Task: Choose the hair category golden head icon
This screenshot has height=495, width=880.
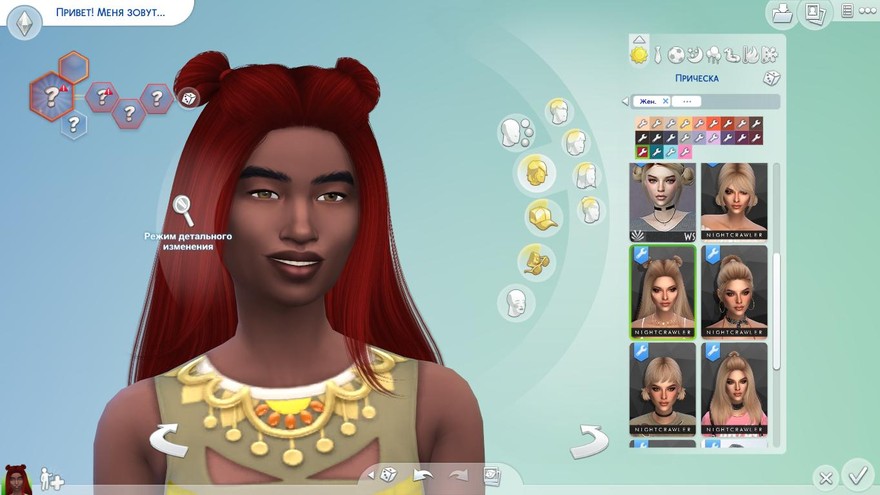Action: 538,172
